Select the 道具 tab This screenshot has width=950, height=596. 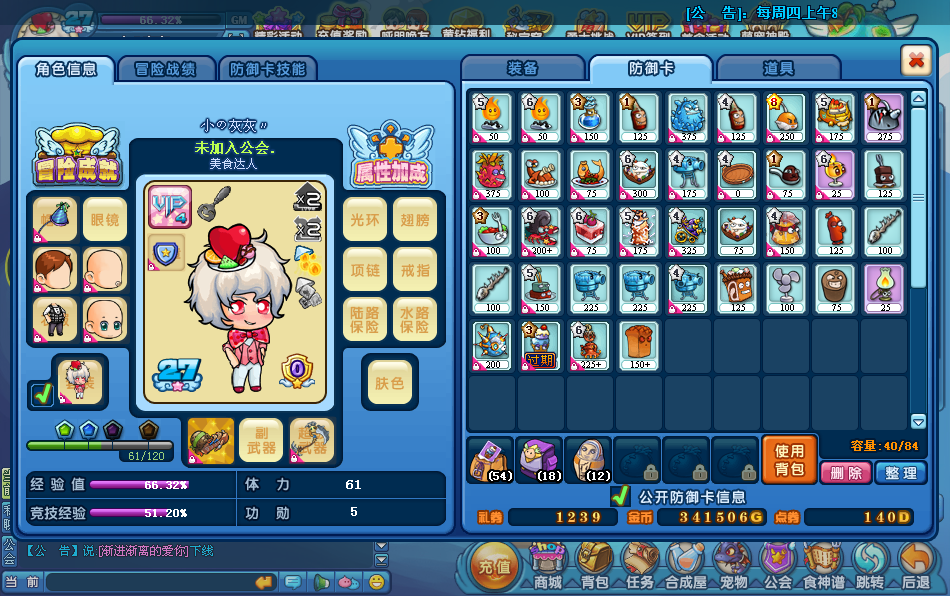(778, 69)
